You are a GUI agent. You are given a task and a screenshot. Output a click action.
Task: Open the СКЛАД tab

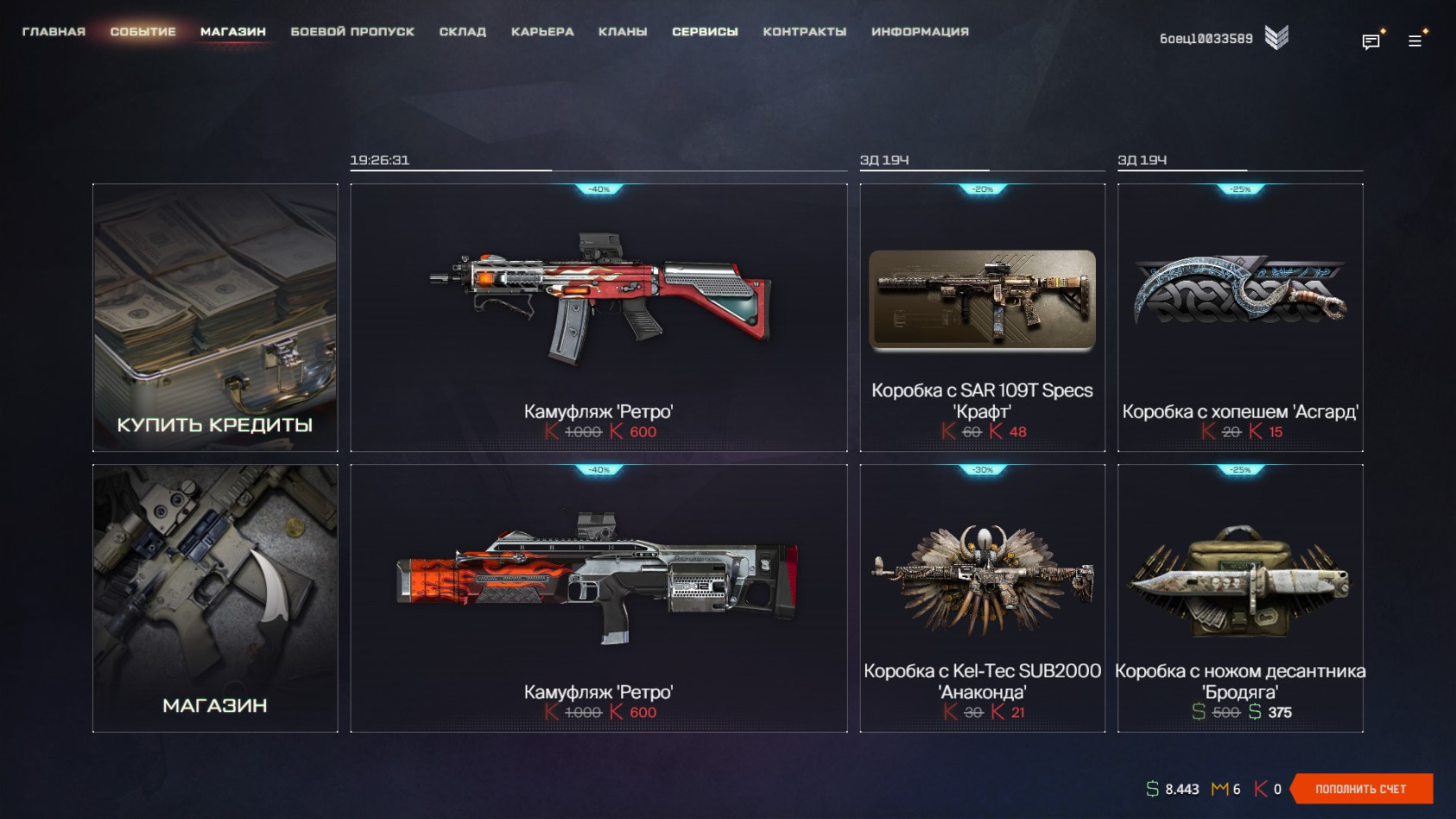[x=462, y=32]
